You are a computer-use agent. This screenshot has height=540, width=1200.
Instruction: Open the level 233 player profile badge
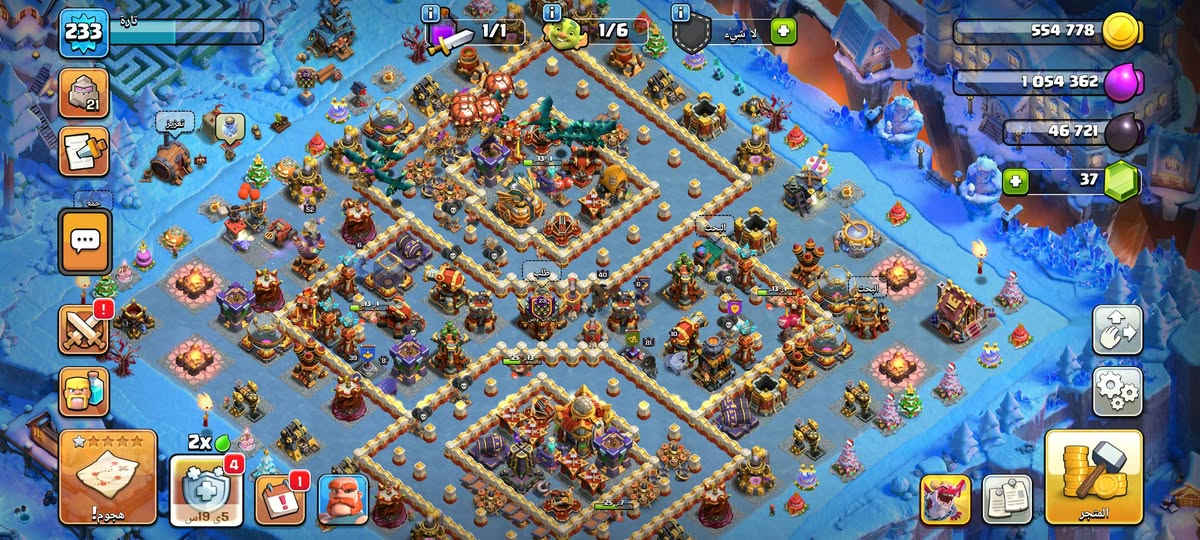coord(84,32)
